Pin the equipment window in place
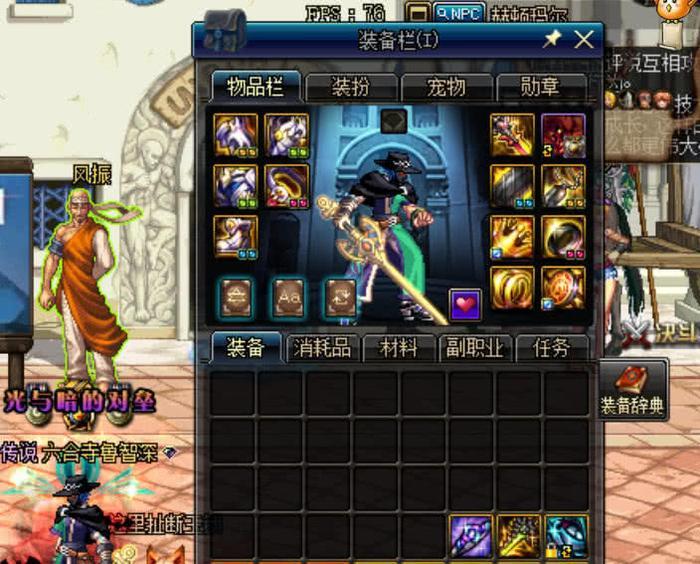This screenshot has width=700, height=564. coord(552,39)
